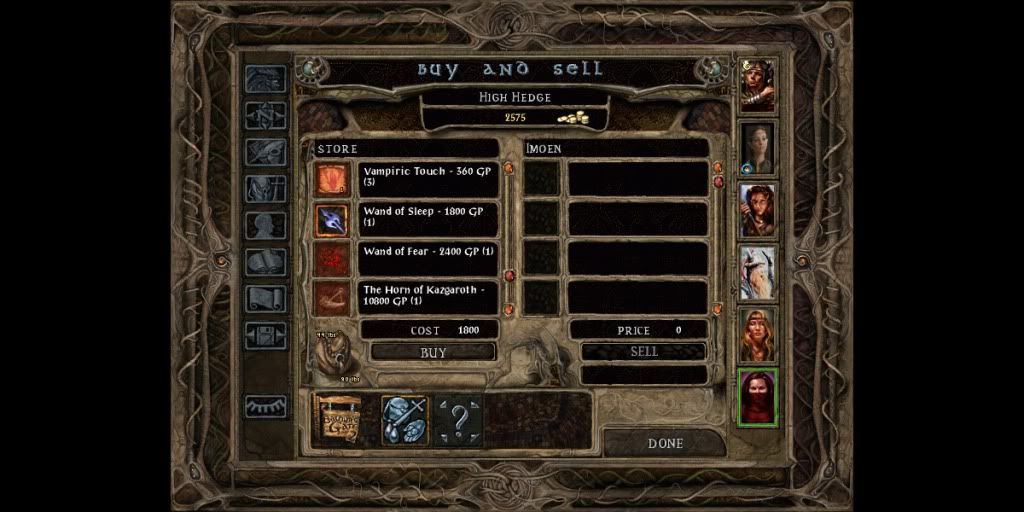Click the Buy button
This screenshot has width=1024, height=512.
click(x=433, y=352)
